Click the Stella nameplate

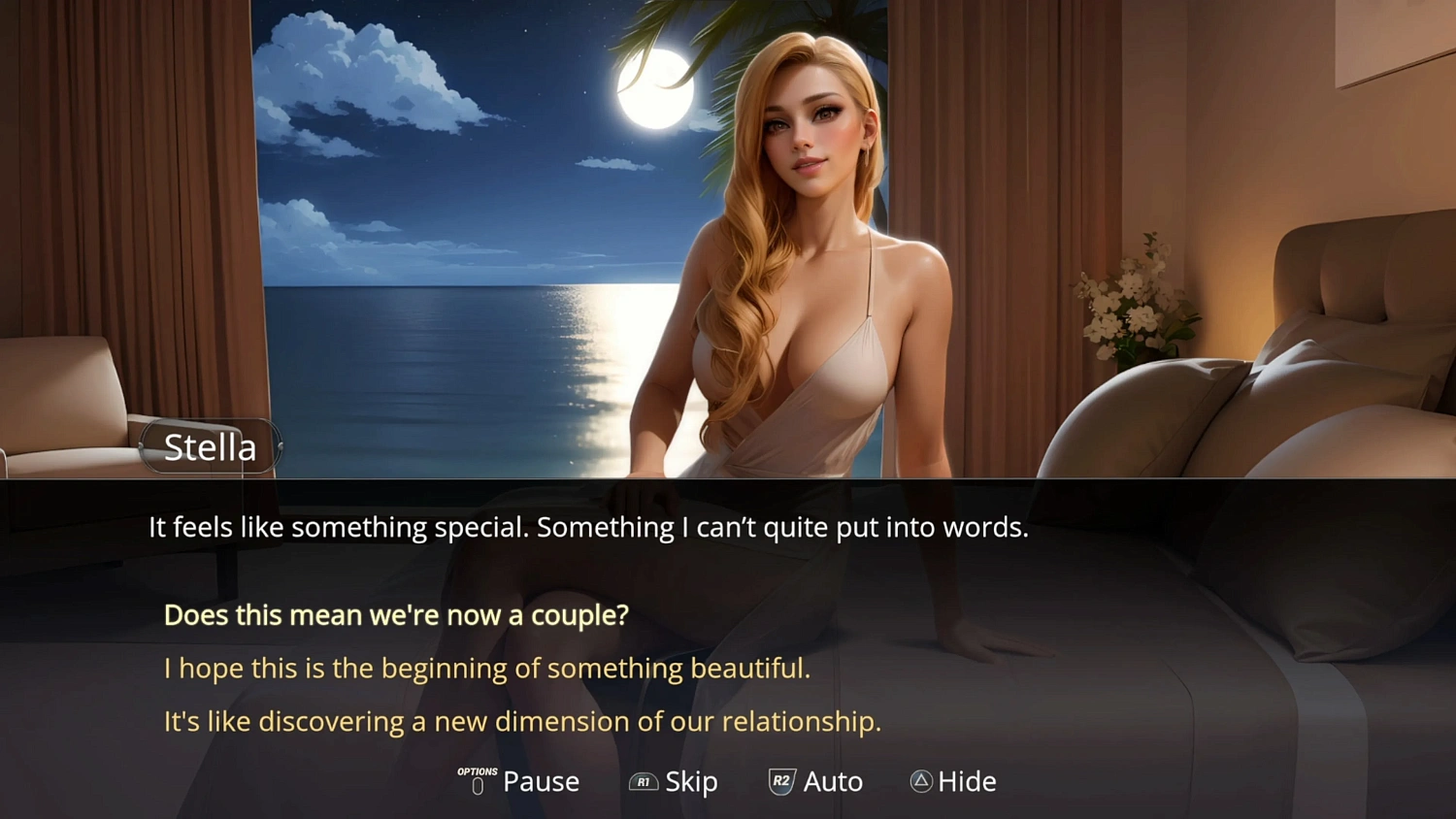pos(210,447)
